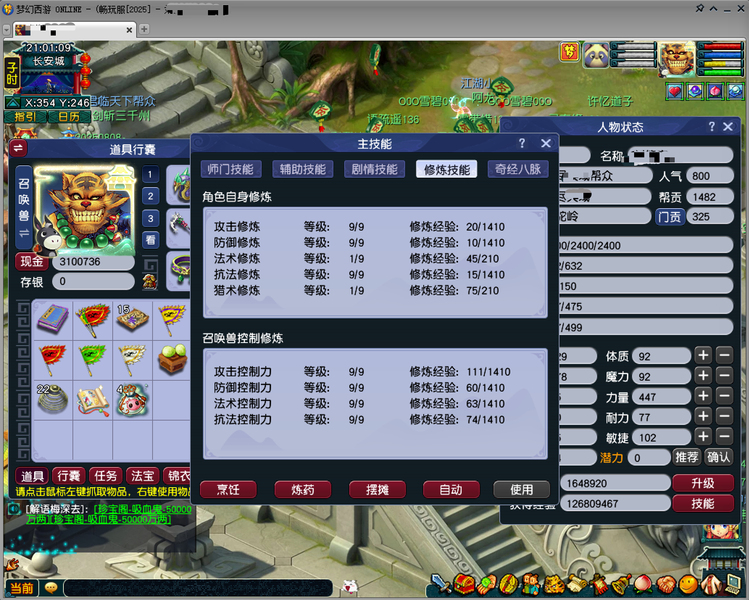
Task: Click the 使用 button
Action: tap(521, 489)
